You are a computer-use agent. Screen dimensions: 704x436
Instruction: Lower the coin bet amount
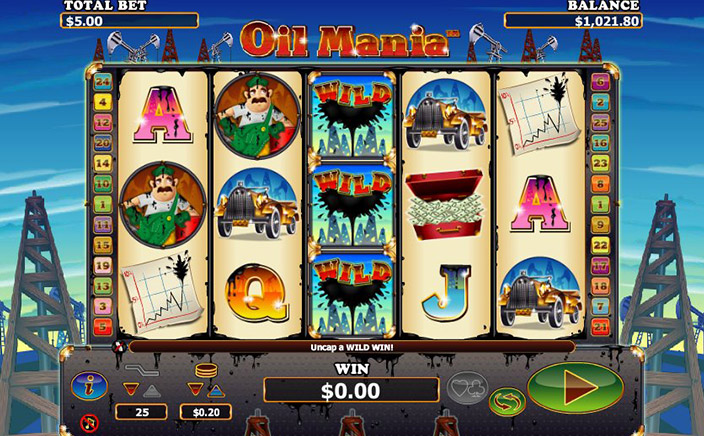coord(195,390)
